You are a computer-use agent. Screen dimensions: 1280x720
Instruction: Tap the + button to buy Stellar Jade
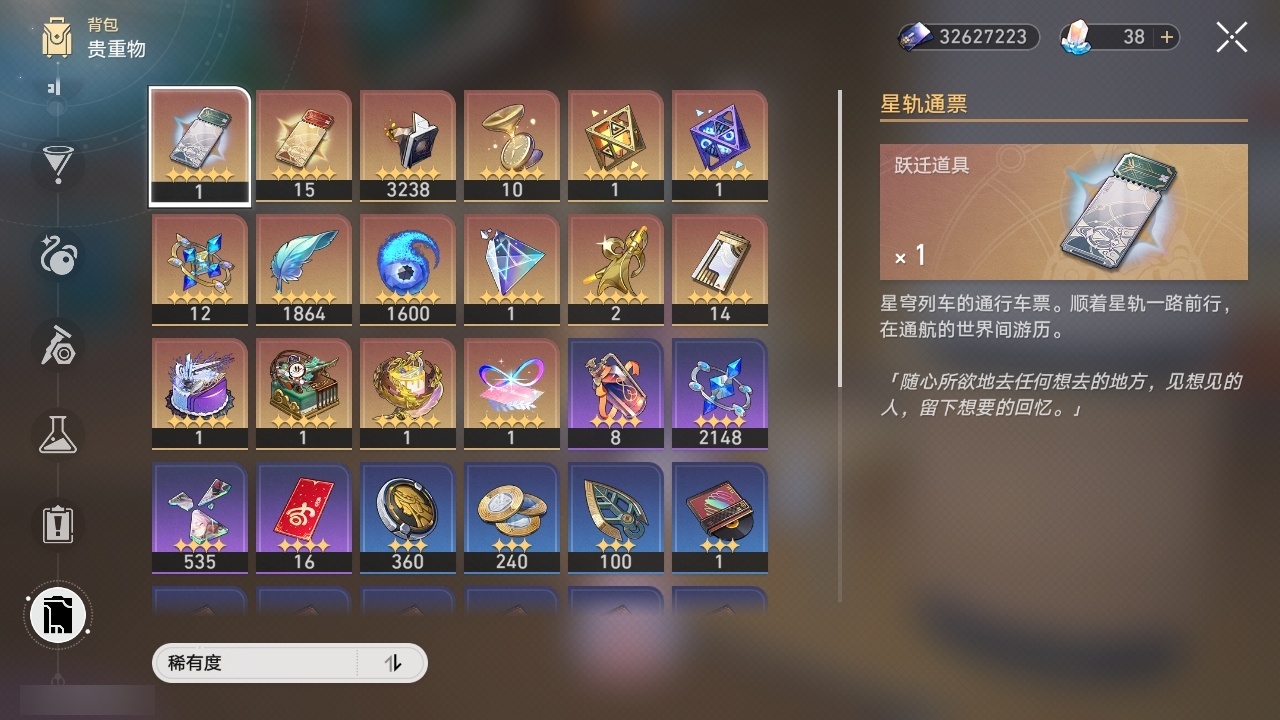pos(1166,37)
